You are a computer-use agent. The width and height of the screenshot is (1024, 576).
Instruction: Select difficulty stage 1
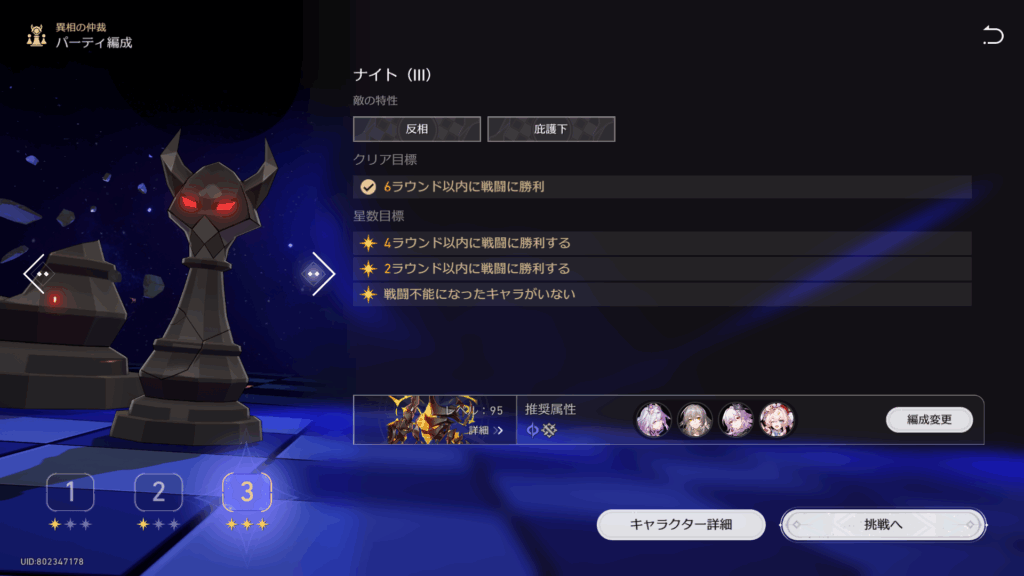pyautogui.click(x=70, y=492)
